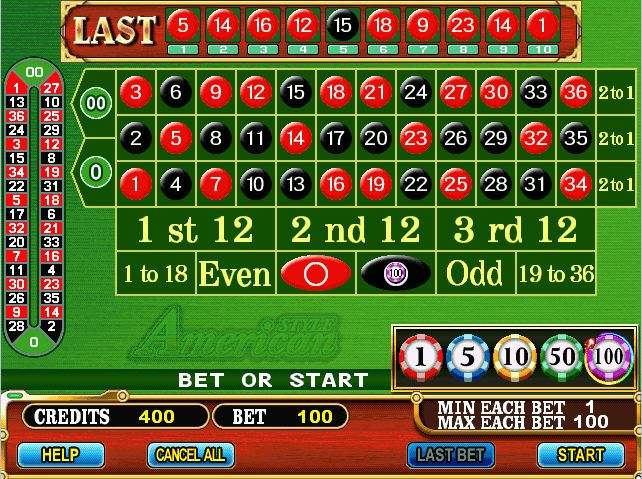Pick the 10 credit chip
The image size is (642, 479).
(x=515, y=357)
